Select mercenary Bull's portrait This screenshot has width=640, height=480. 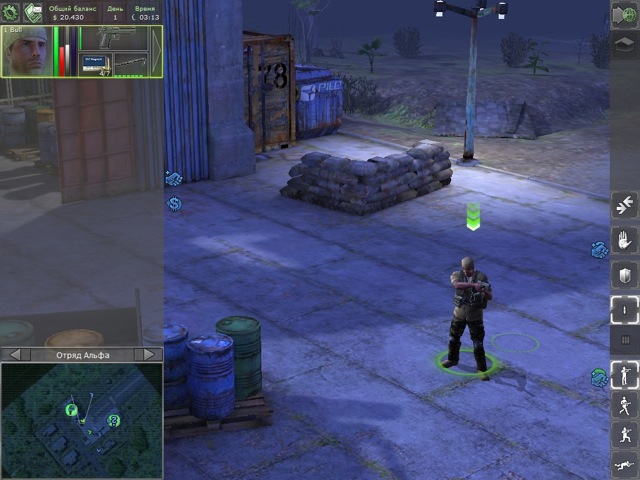coord(27,51)
